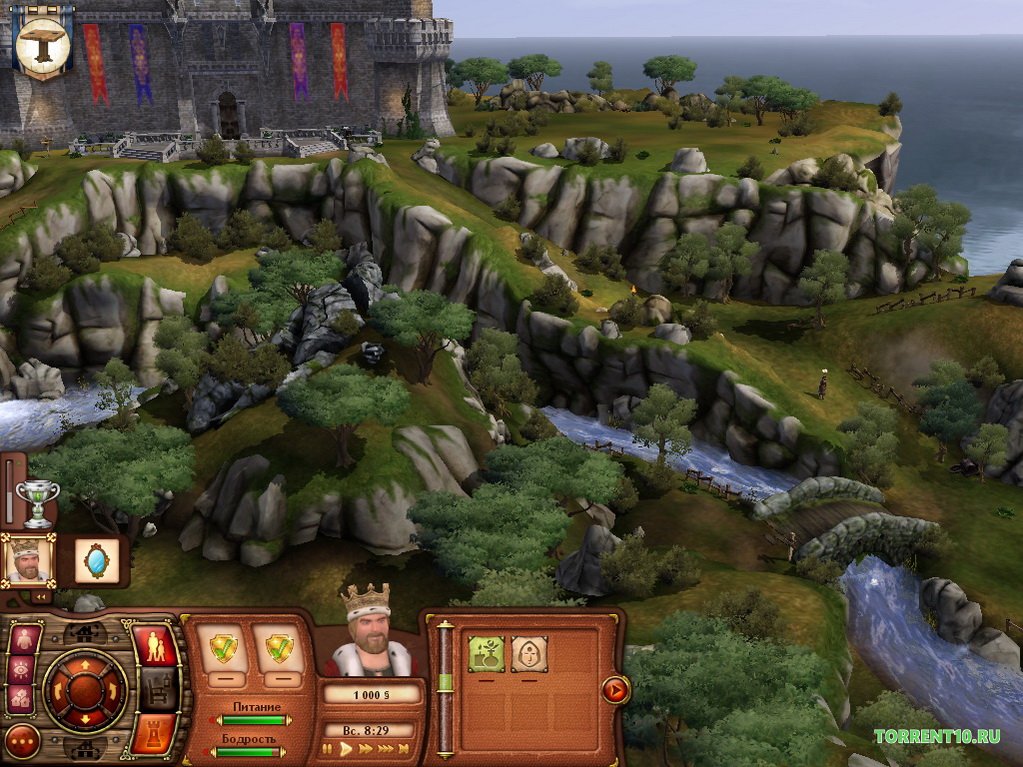
Task: Open the person silhouette panel button
Action: pyautogui.click(x=24, y=640)
